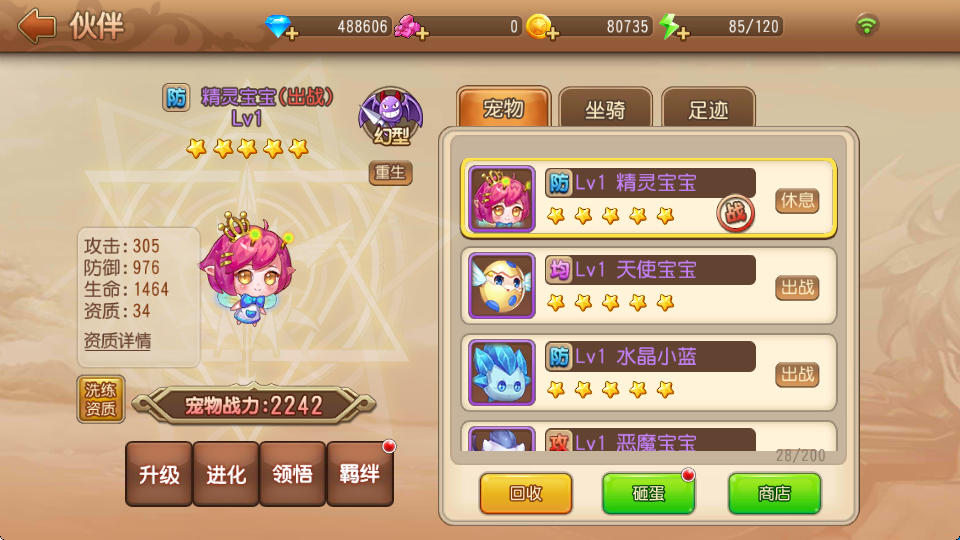Image resolution: width=960 pixels, height=540 pixels.
Task: Switch to the 坐骑 mounts tab
Action: [605, 109]
